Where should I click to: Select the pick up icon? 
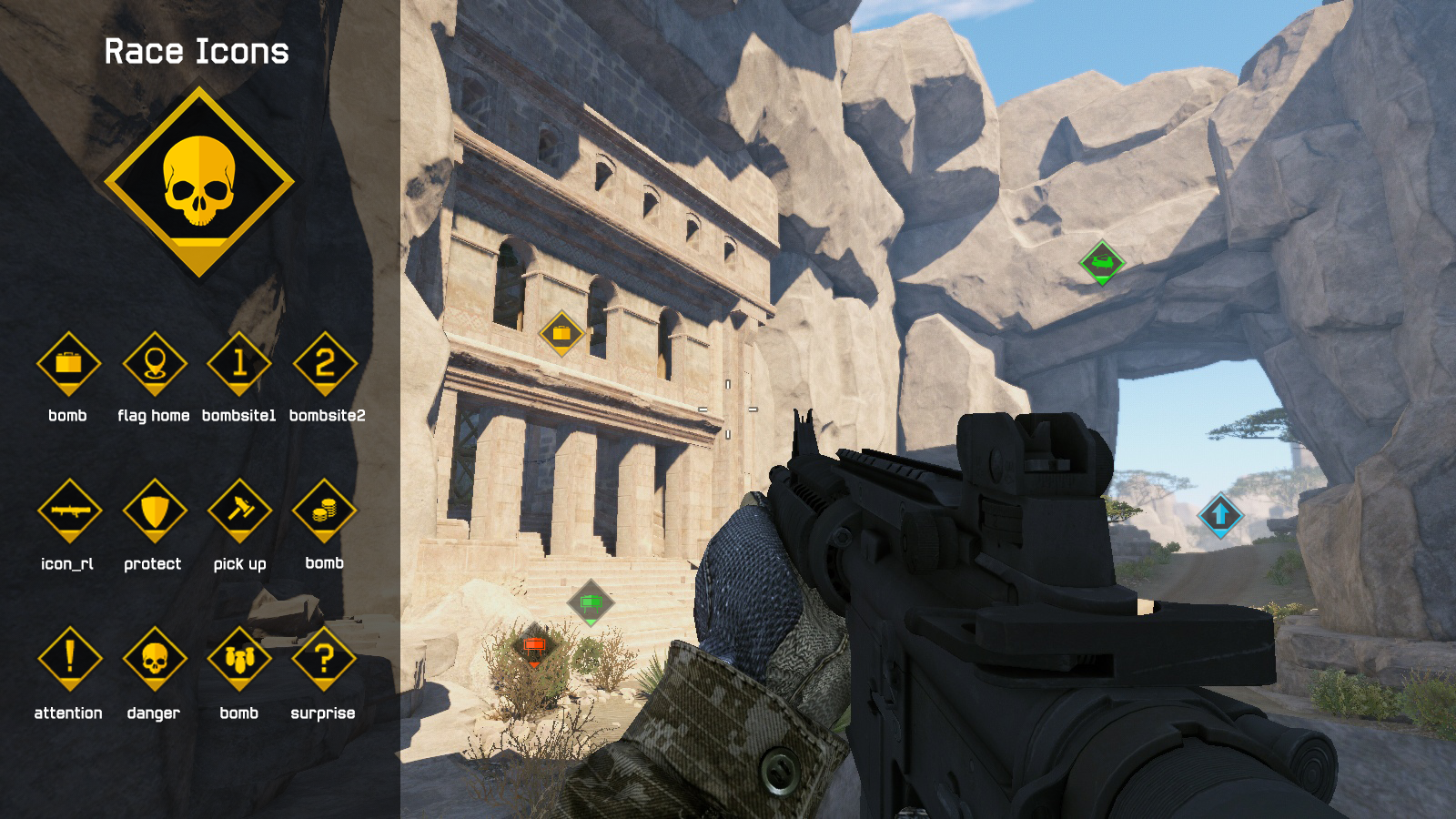tap(239, 511)
